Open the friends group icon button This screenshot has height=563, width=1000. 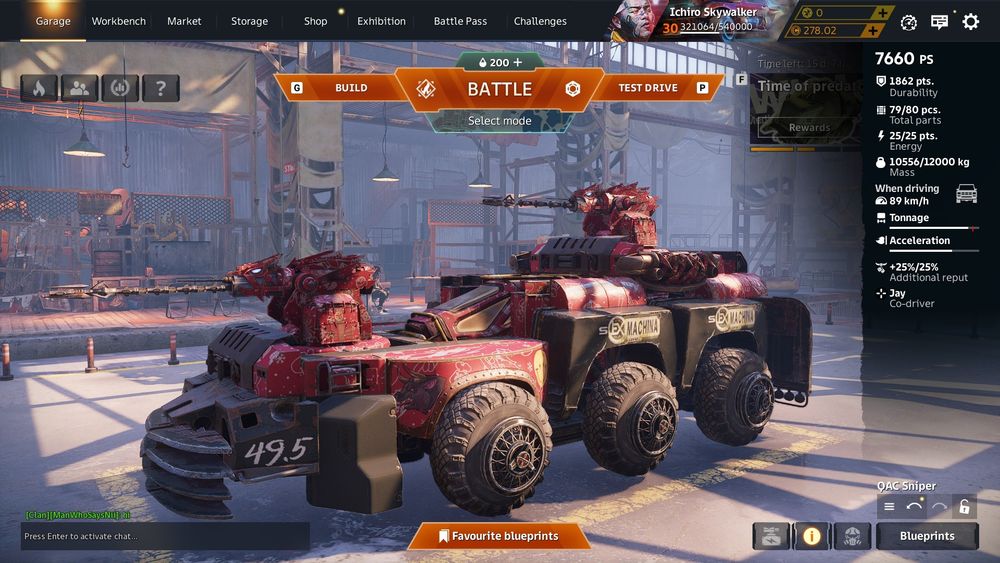coord(79,88)
